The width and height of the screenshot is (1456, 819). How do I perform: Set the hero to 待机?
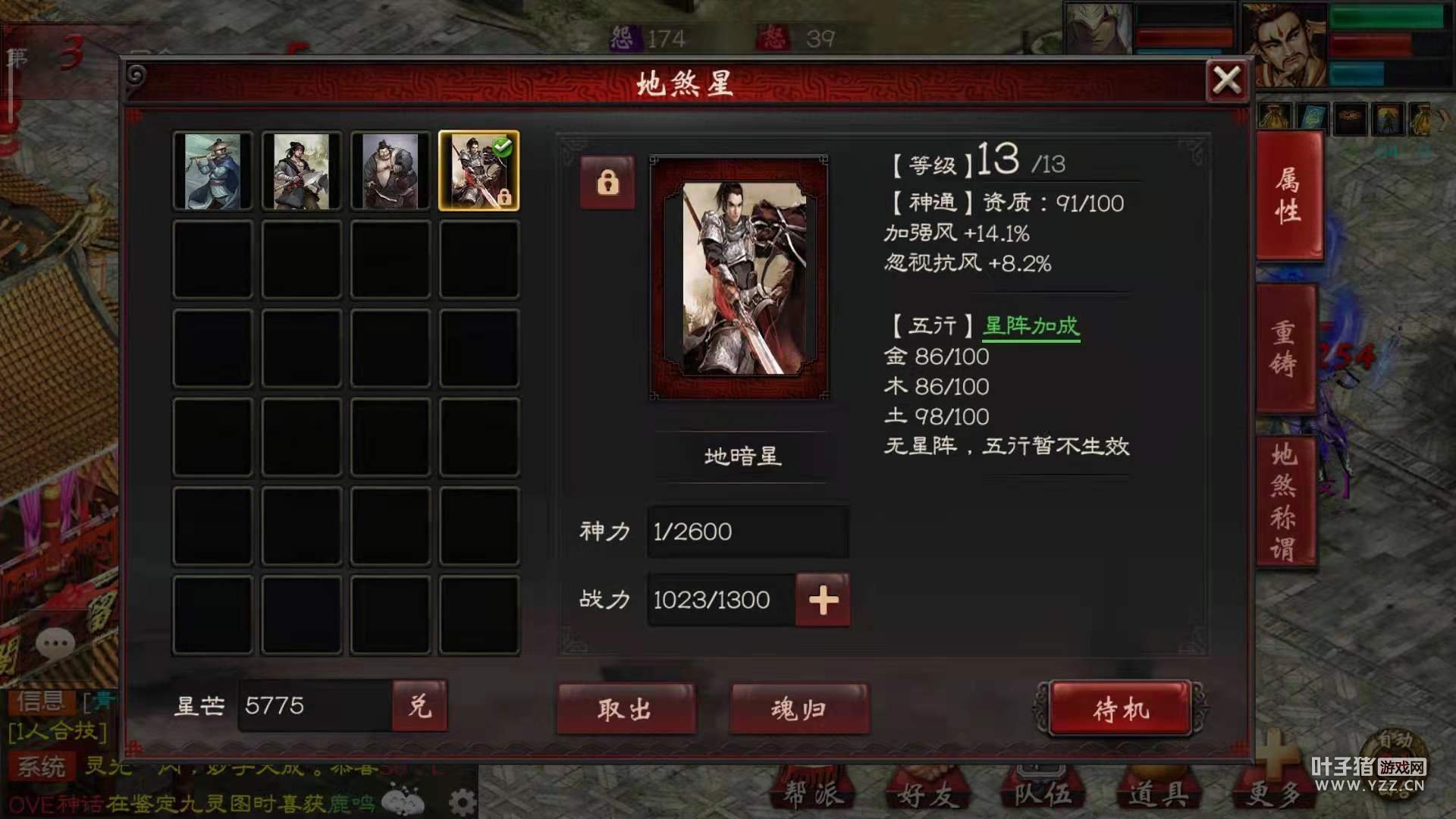pyautogui.click(x=1120, y=709)
